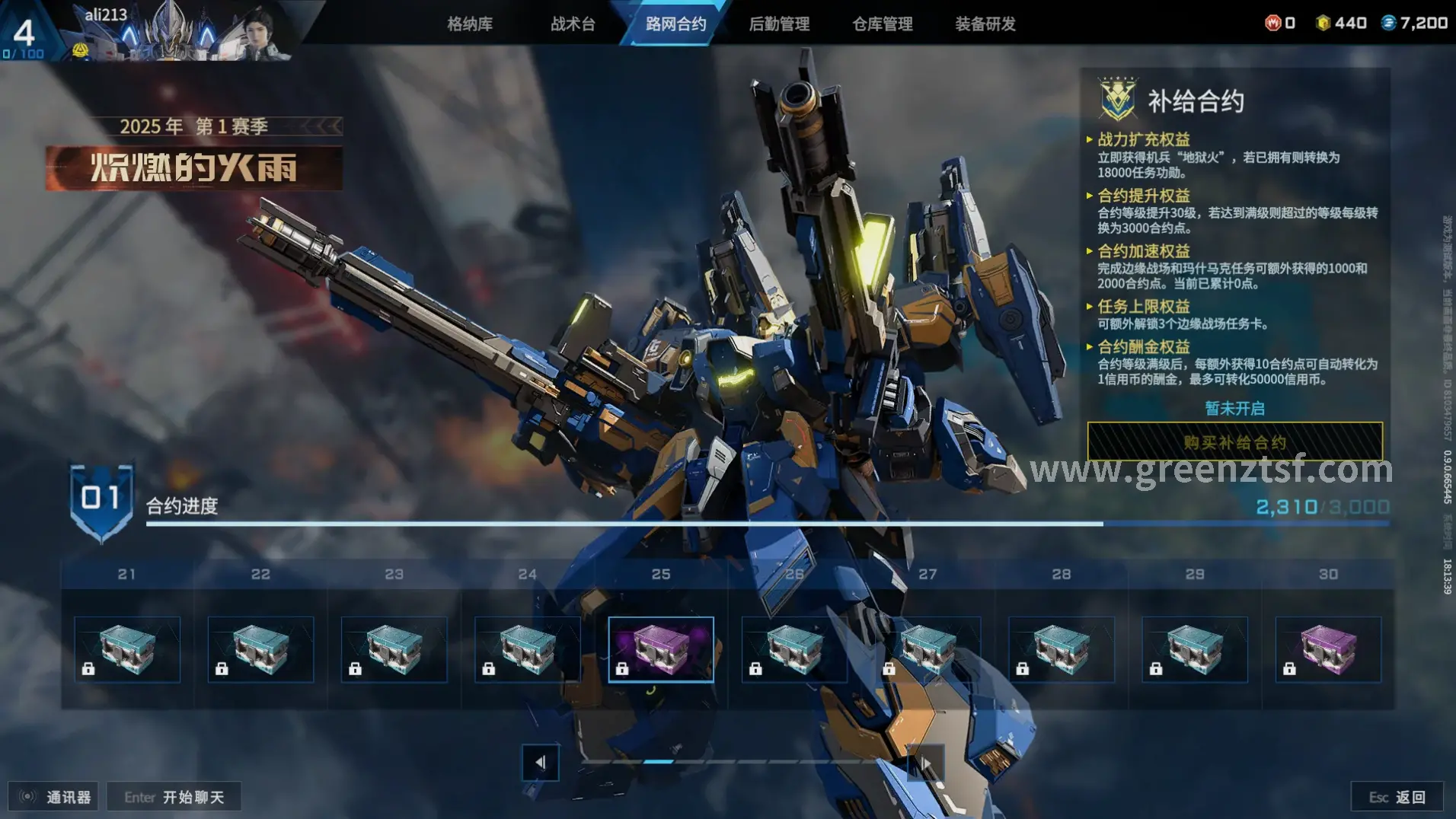Select the level 29 reward crate
This screenshot has height=819, width=1456.
click(x=1195, y=649)
